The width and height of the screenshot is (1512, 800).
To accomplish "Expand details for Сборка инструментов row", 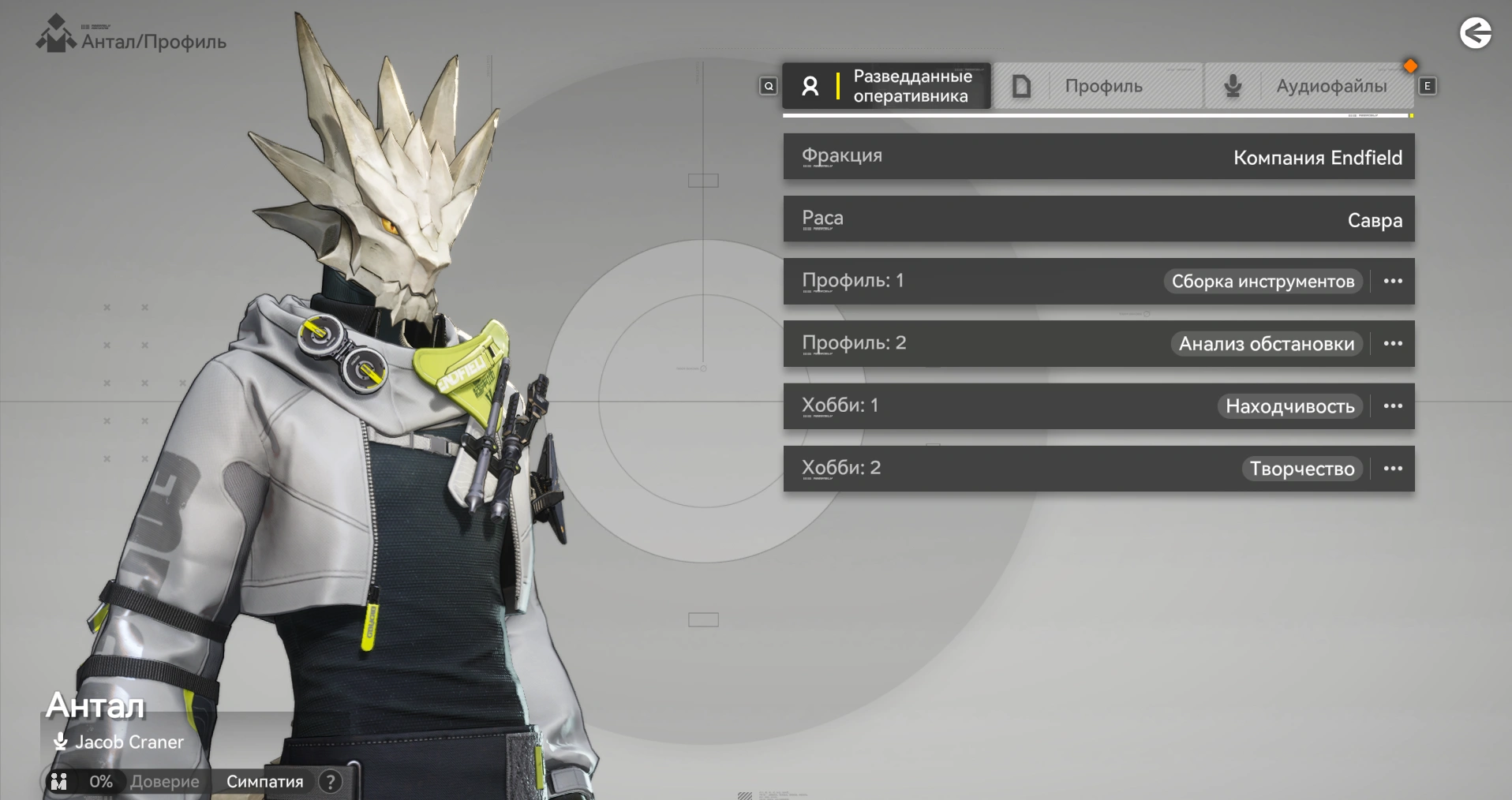I will (1393, 282).
